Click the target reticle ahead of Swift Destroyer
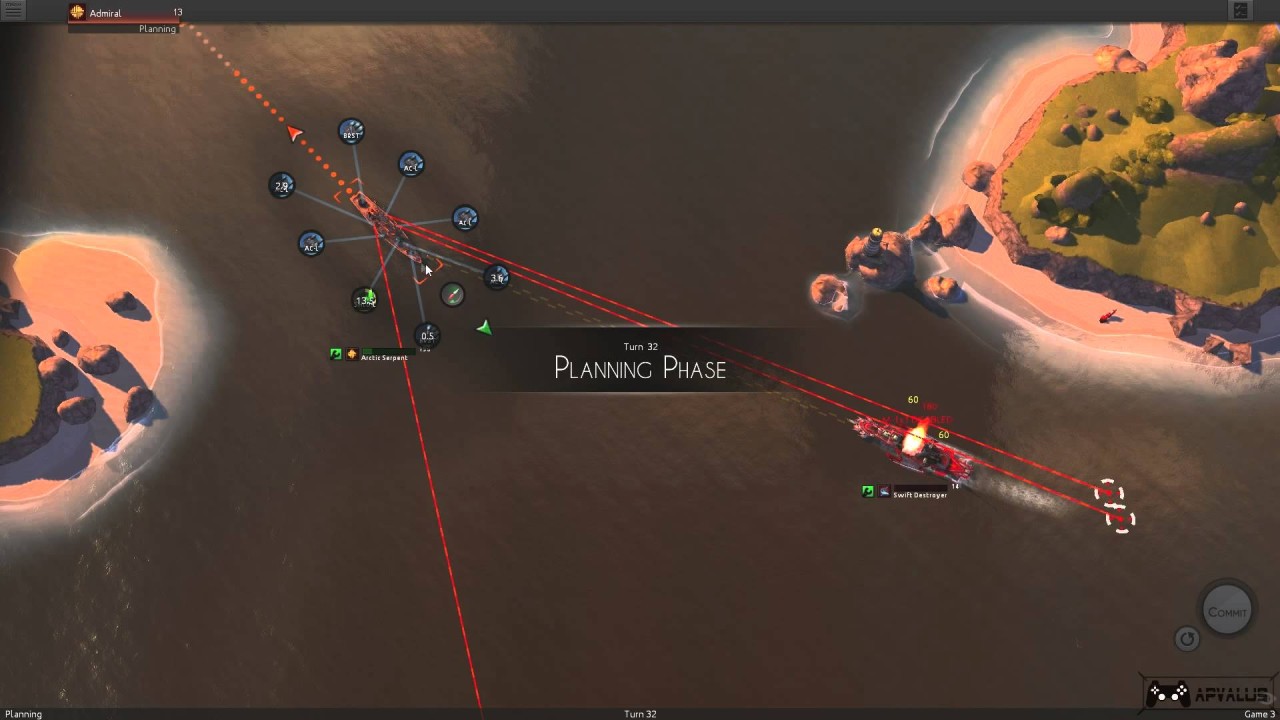1280x720 pixels. 1109,492
